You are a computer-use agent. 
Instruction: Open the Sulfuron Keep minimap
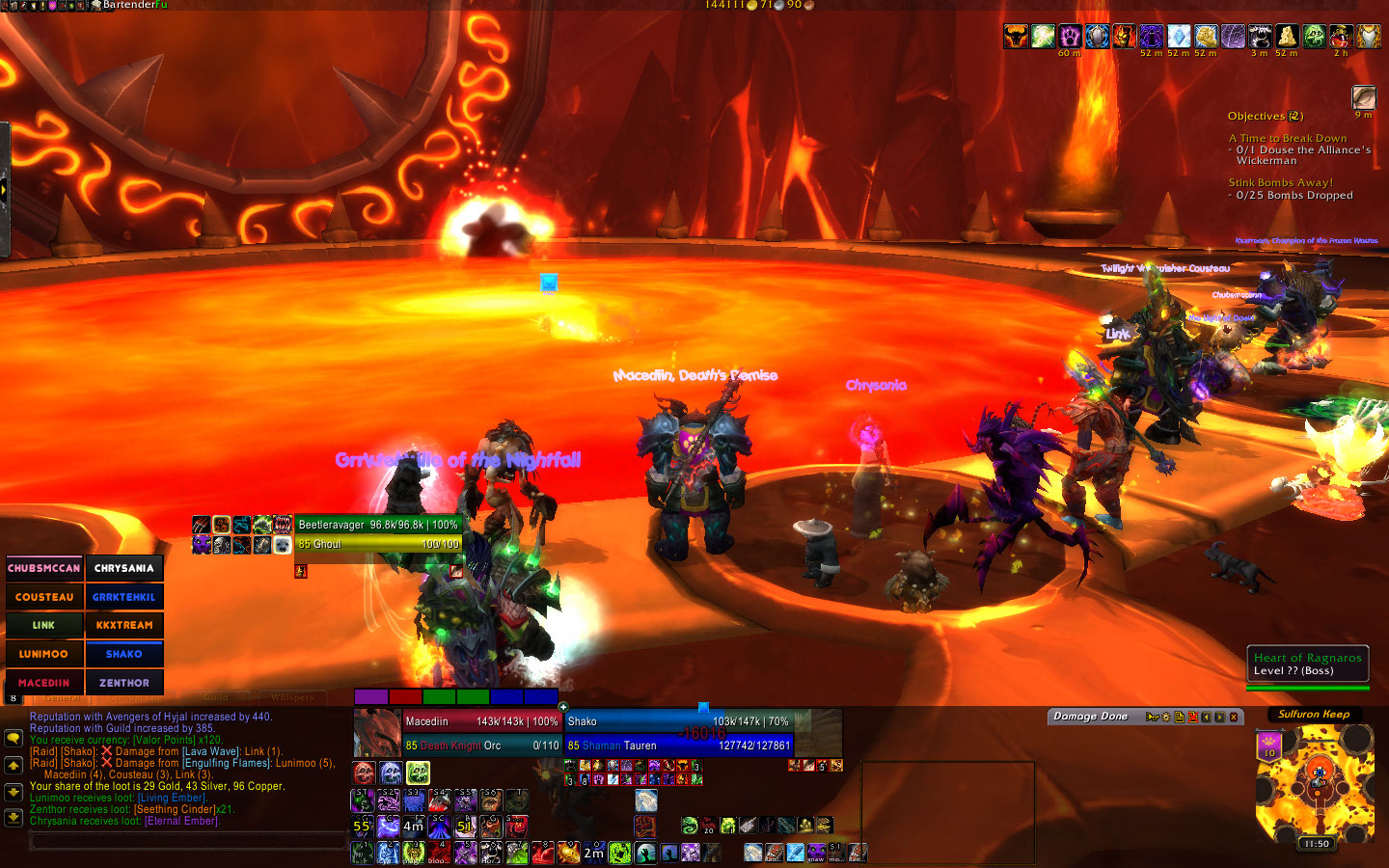tap(1312, 783)
